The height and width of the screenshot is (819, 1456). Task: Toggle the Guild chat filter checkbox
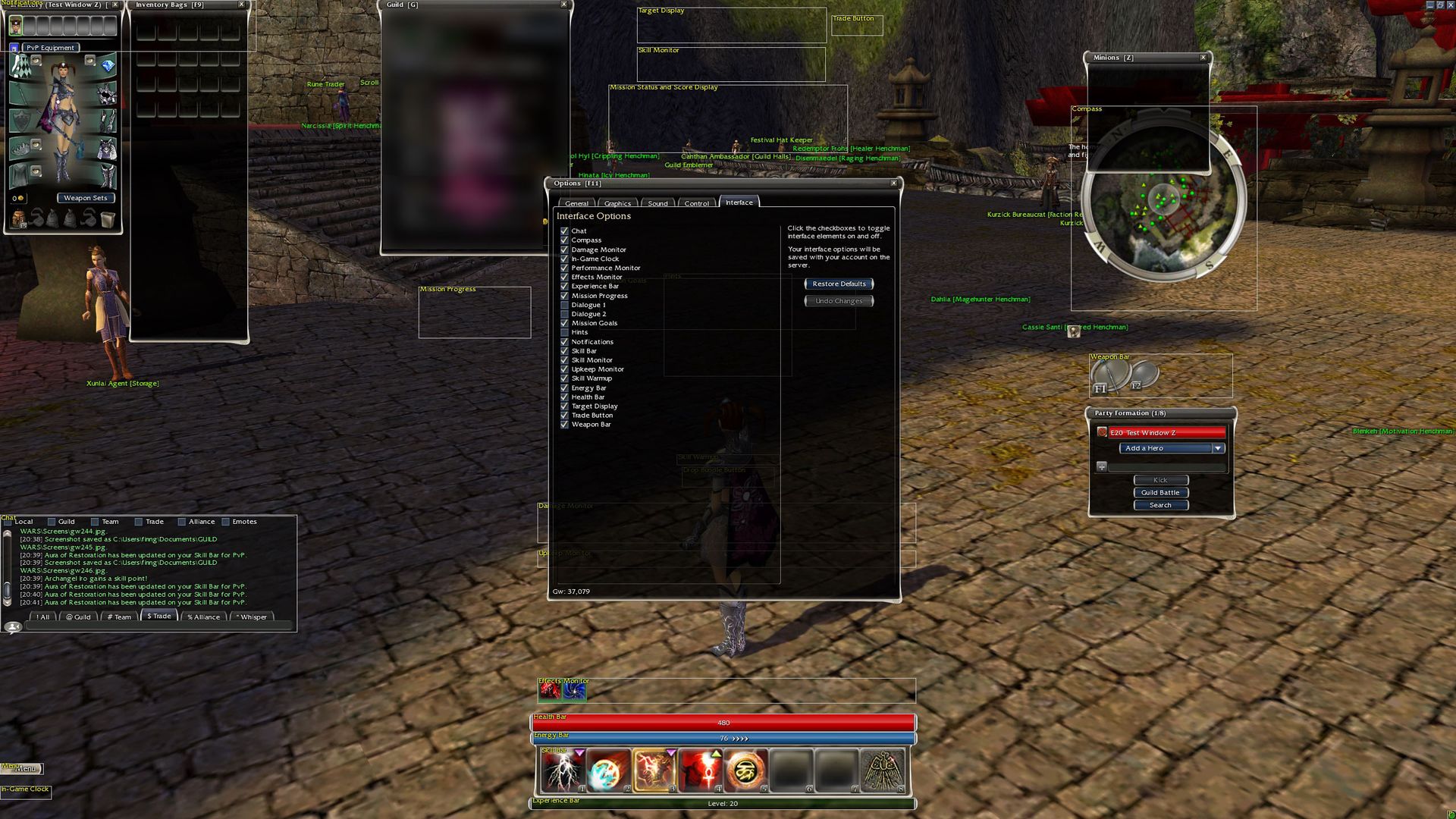pos(52,522)
